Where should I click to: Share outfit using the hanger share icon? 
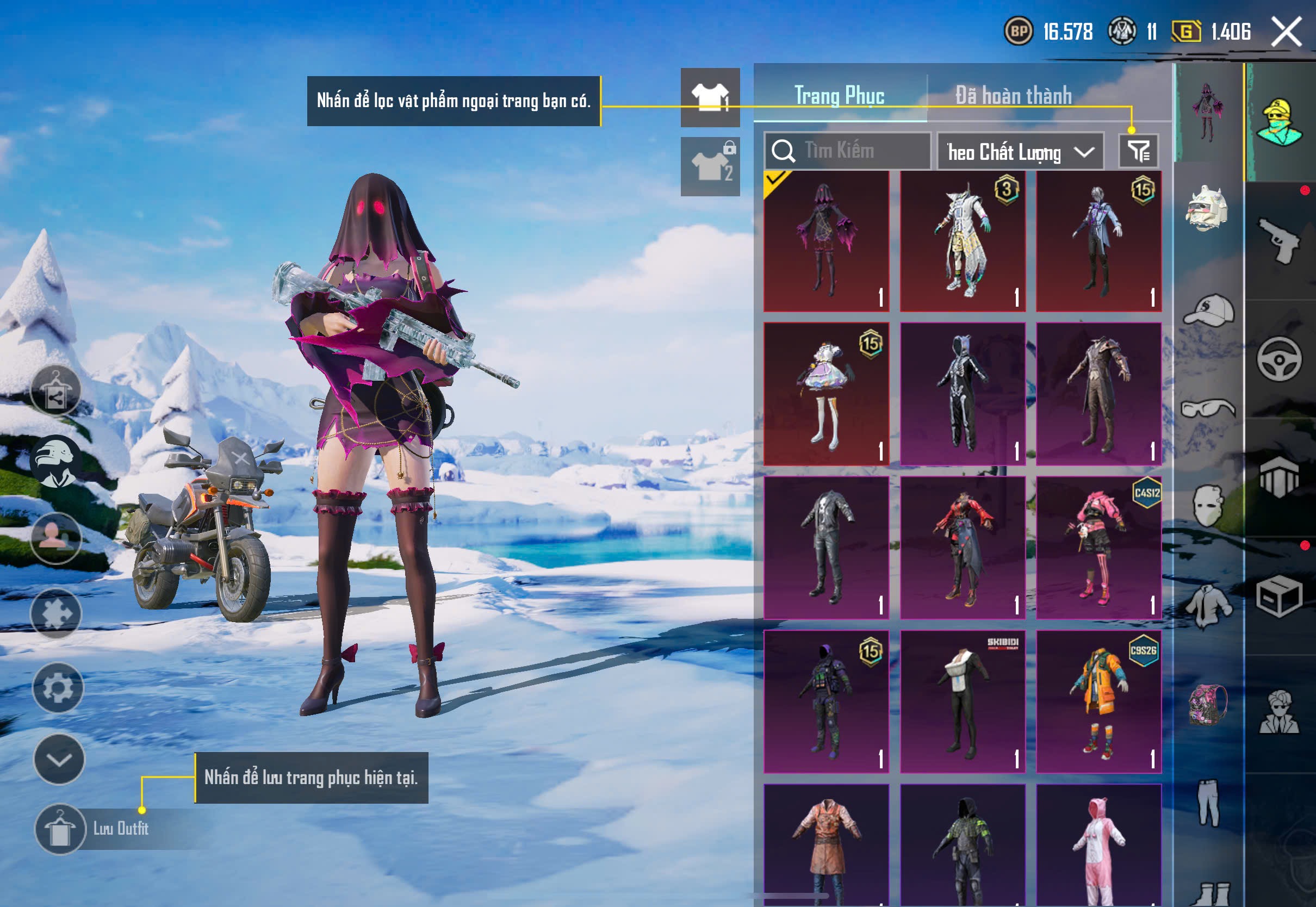click(55, 392)
